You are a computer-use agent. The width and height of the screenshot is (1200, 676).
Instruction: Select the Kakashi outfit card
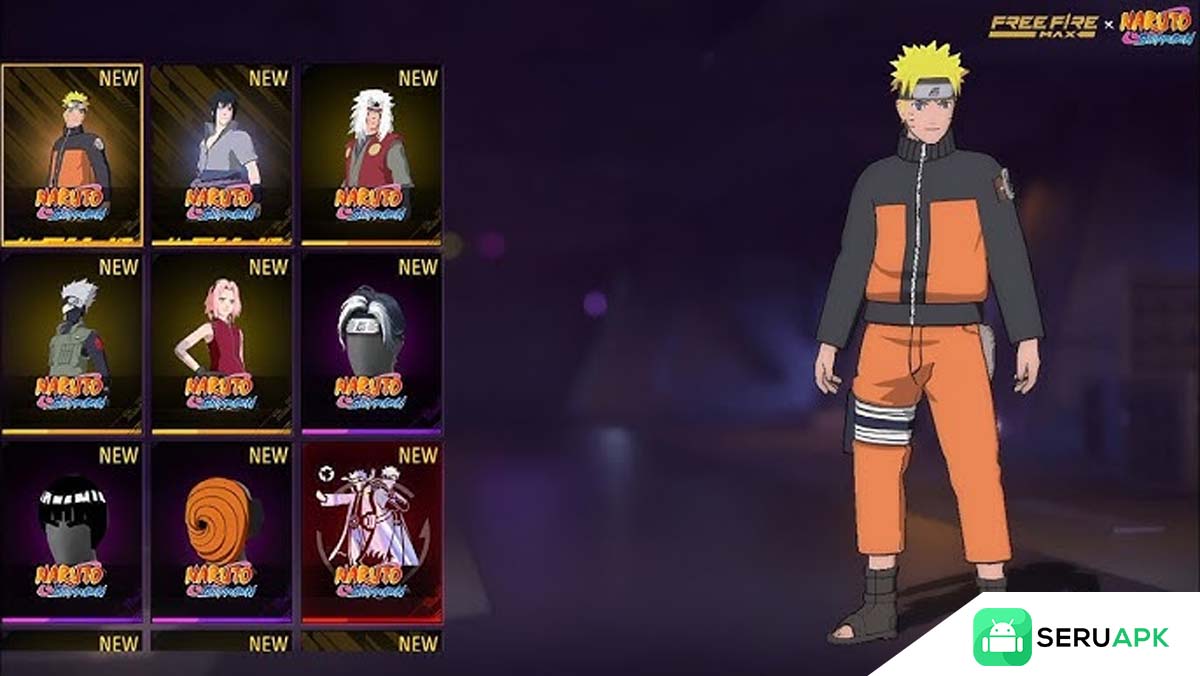pos(72,343)
